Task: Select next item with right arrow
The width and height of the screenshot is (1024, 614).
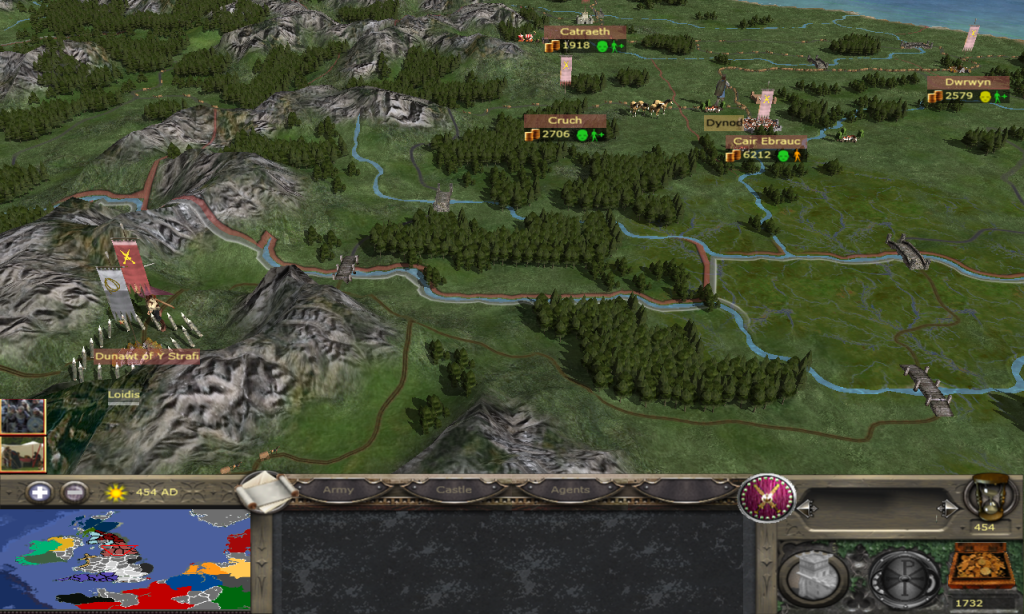Action: click(x=946, y=509)
